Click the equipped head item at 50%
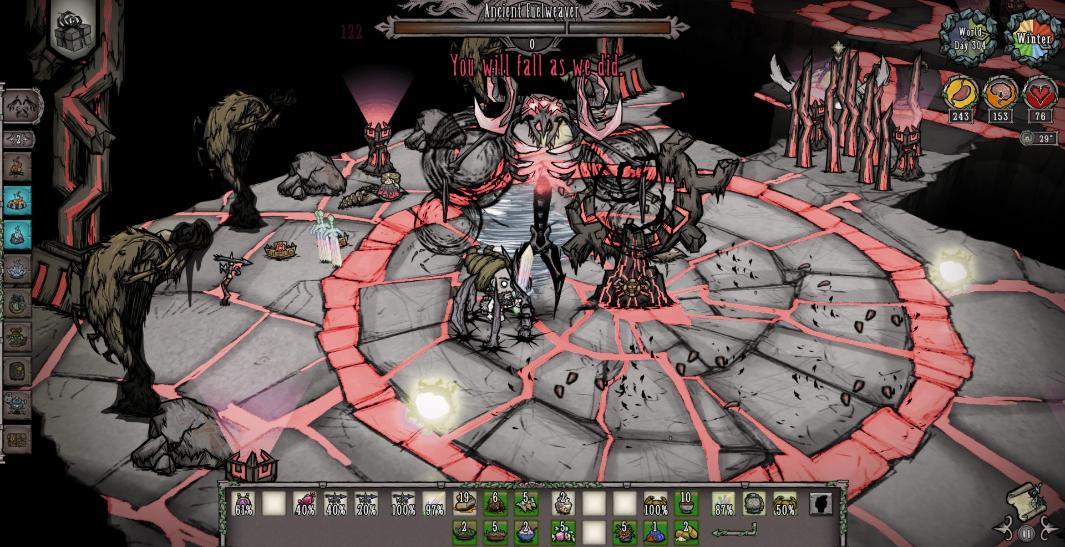The image size is (1065, 547). [785, 503]
